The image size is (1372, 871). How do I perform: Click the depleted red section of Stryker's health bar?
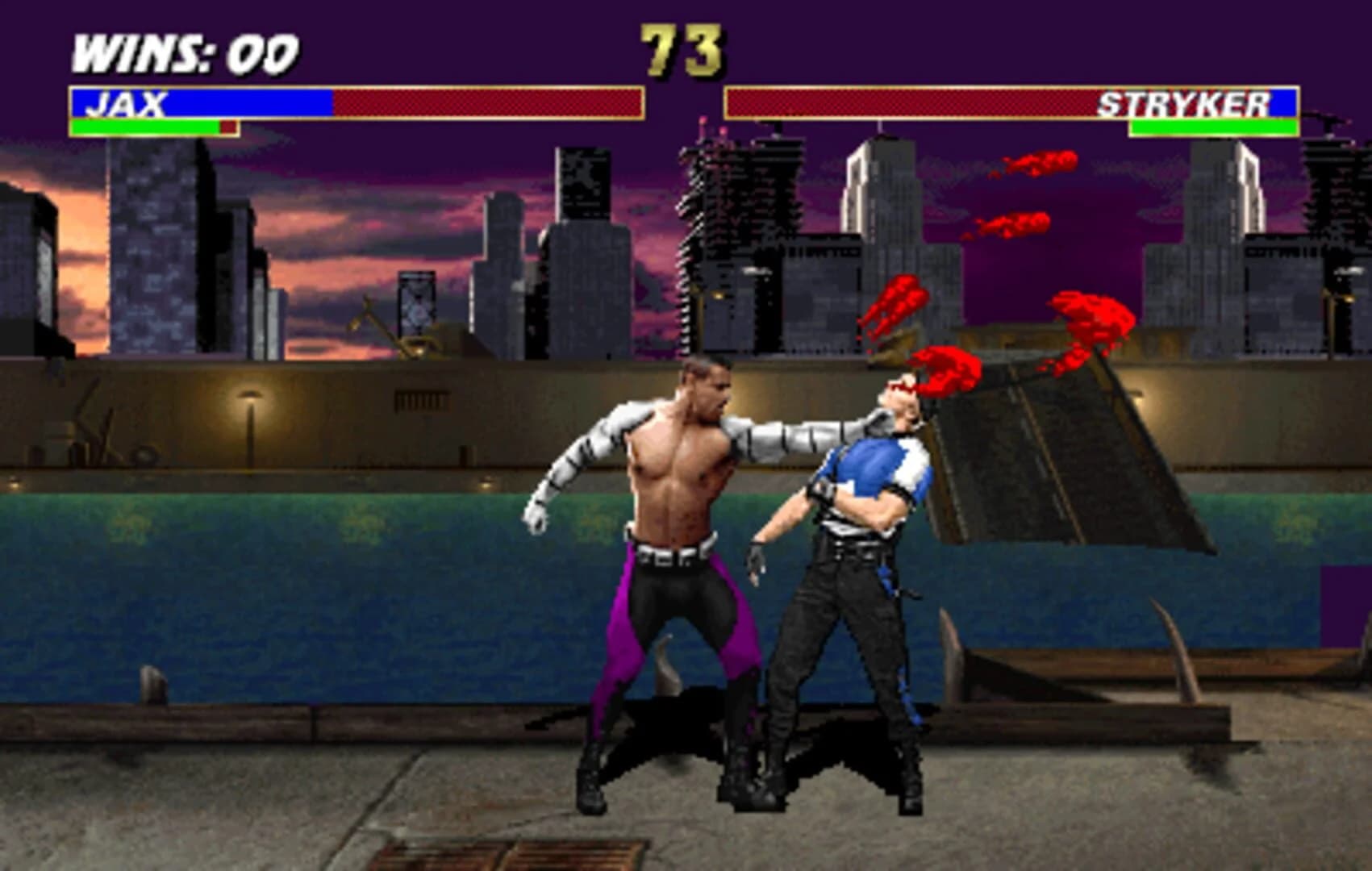coord(807,103)
